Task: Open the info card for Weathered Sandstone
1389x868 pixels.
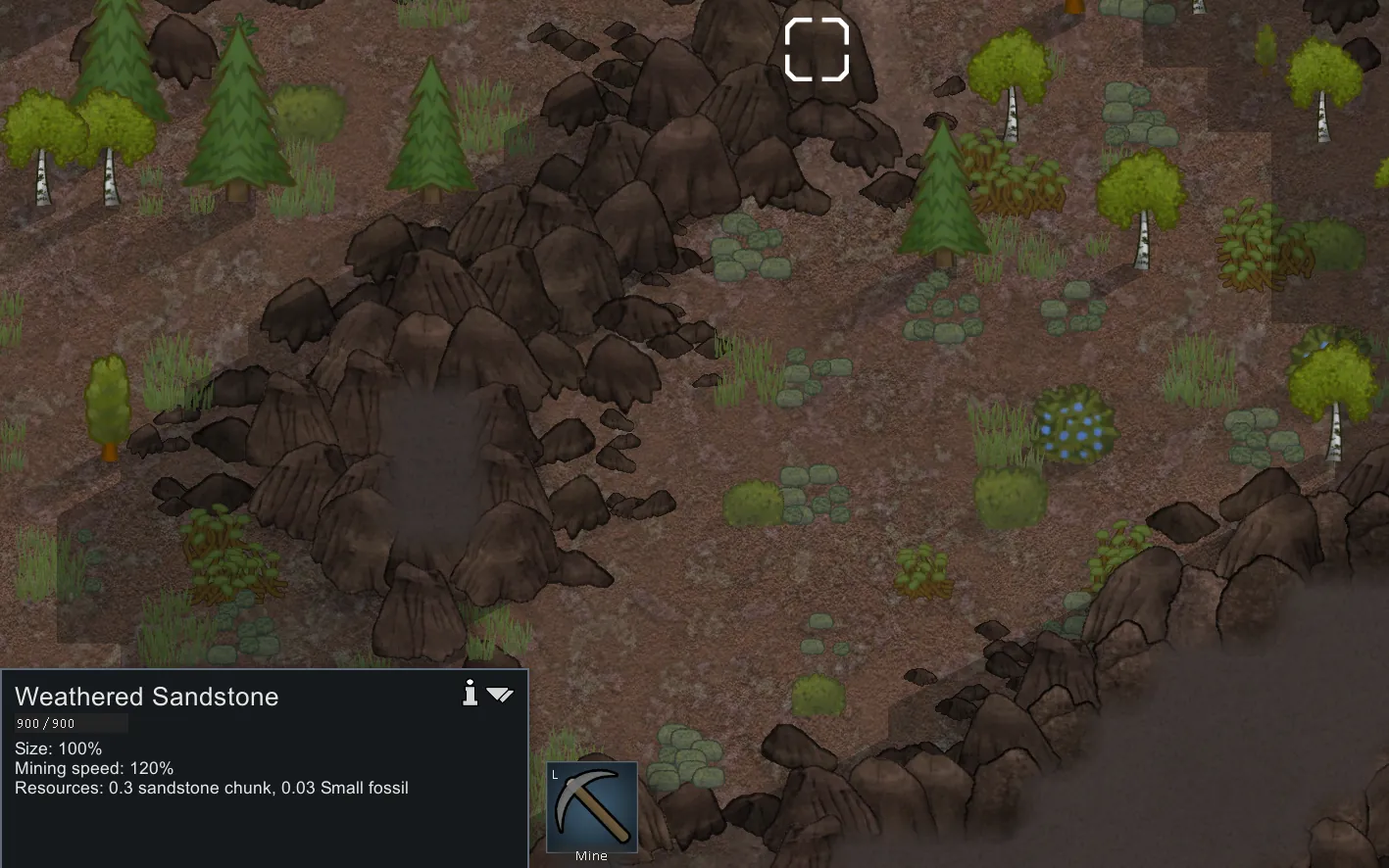Action: (x=471, y=694)
